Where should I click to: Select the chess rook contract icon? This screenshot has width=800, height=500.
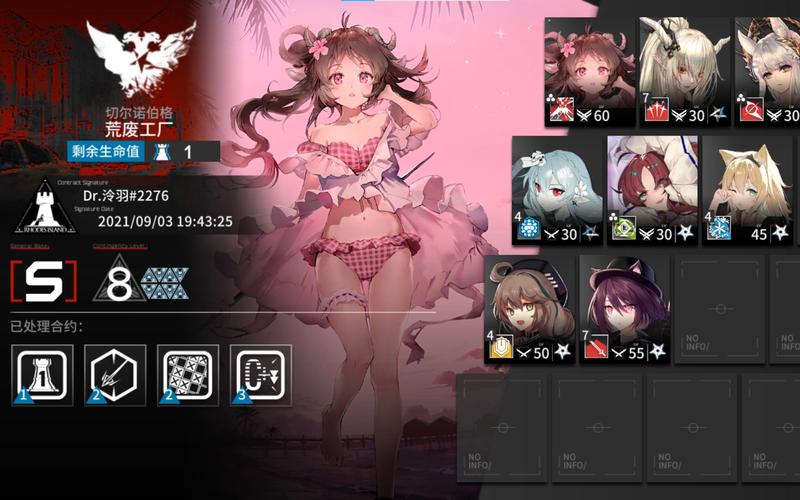tap(43, 375)
